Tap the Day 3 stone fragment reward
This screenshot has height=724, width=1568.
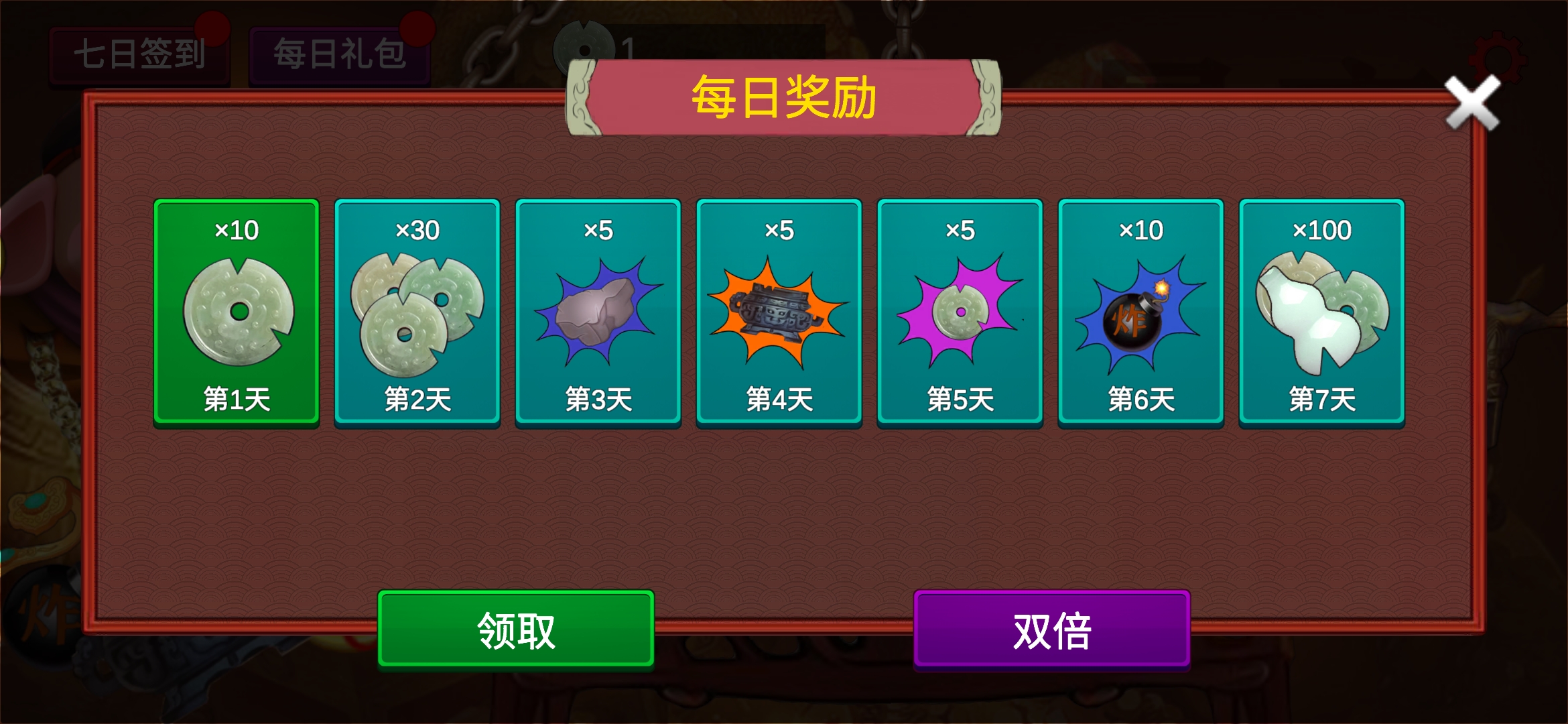(598, 312)
